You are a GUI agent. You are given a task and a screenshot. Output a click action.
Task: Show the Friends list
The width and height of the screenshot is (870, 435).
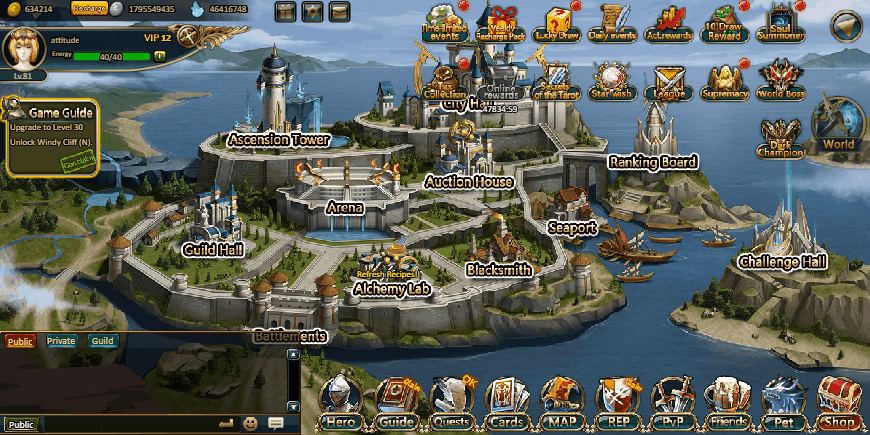pos(727,404)
